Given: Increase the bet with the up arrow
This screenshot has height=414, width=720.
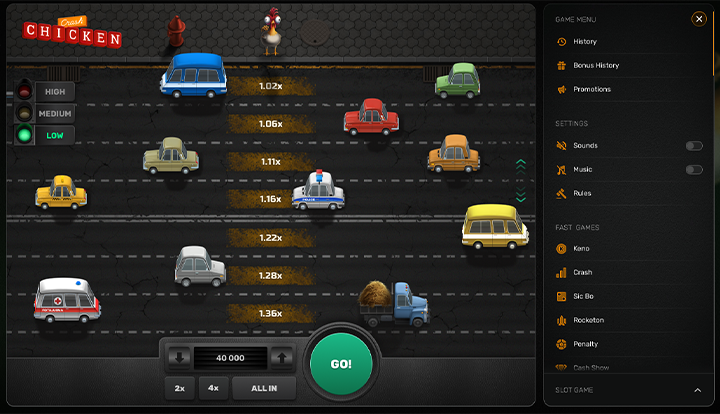Looking at the screenshot, I should tap(282, 357).
